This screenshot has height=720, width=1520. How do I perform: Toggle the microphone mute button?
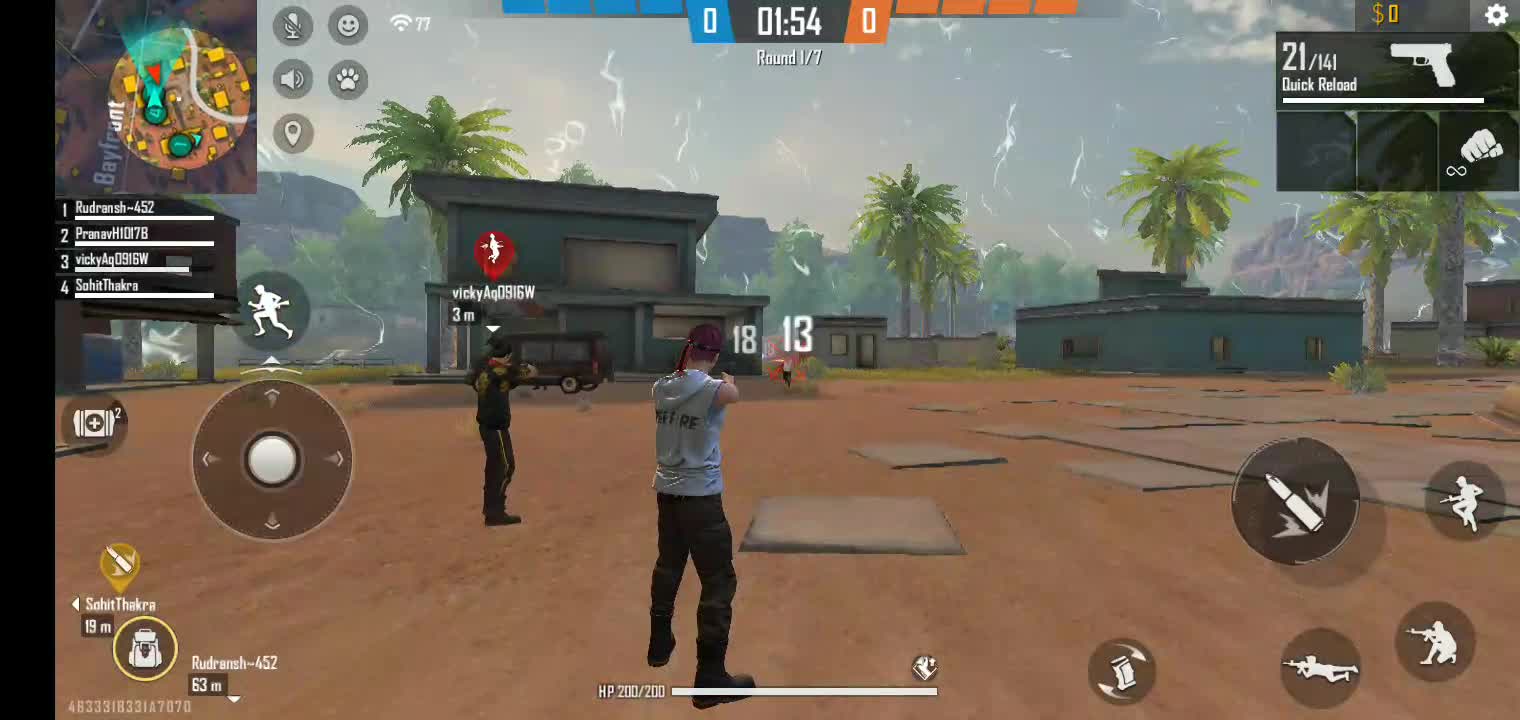click(x=293, y=25)
